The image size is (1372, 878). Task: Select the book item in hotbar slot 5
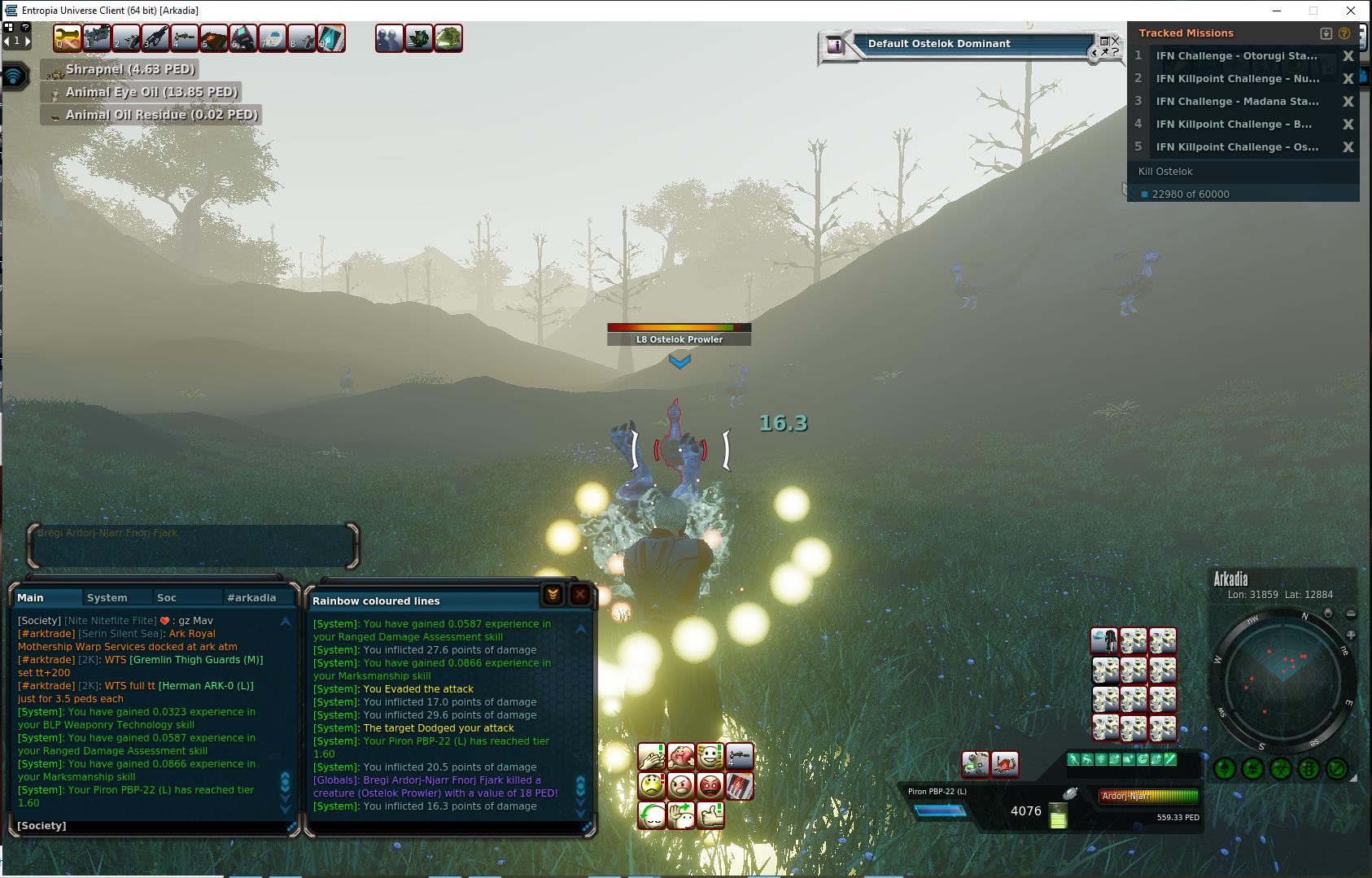[x=214, y=38]
